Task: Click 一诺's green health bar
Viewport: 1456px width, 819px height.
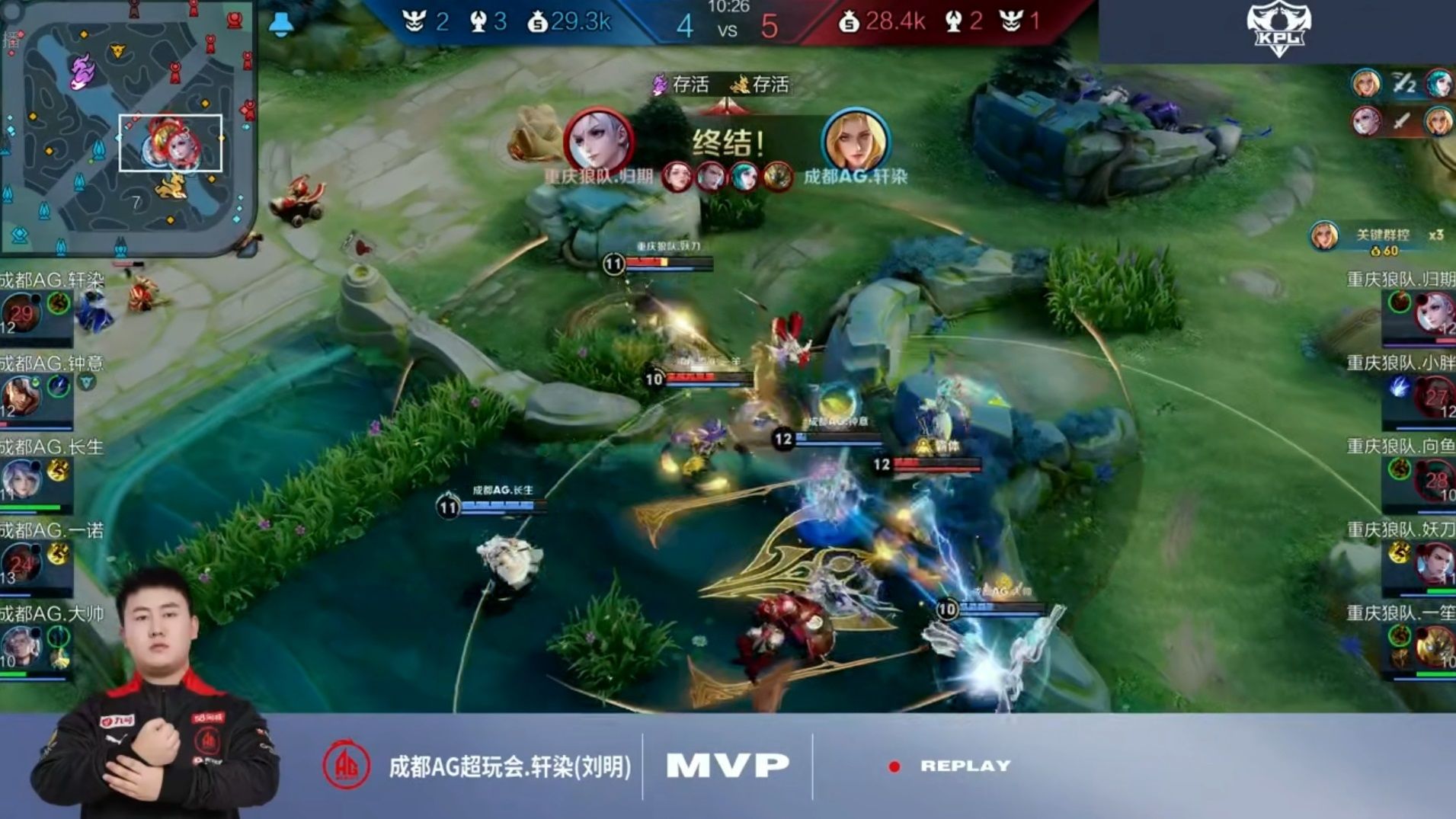Action: tap(34, 587)
